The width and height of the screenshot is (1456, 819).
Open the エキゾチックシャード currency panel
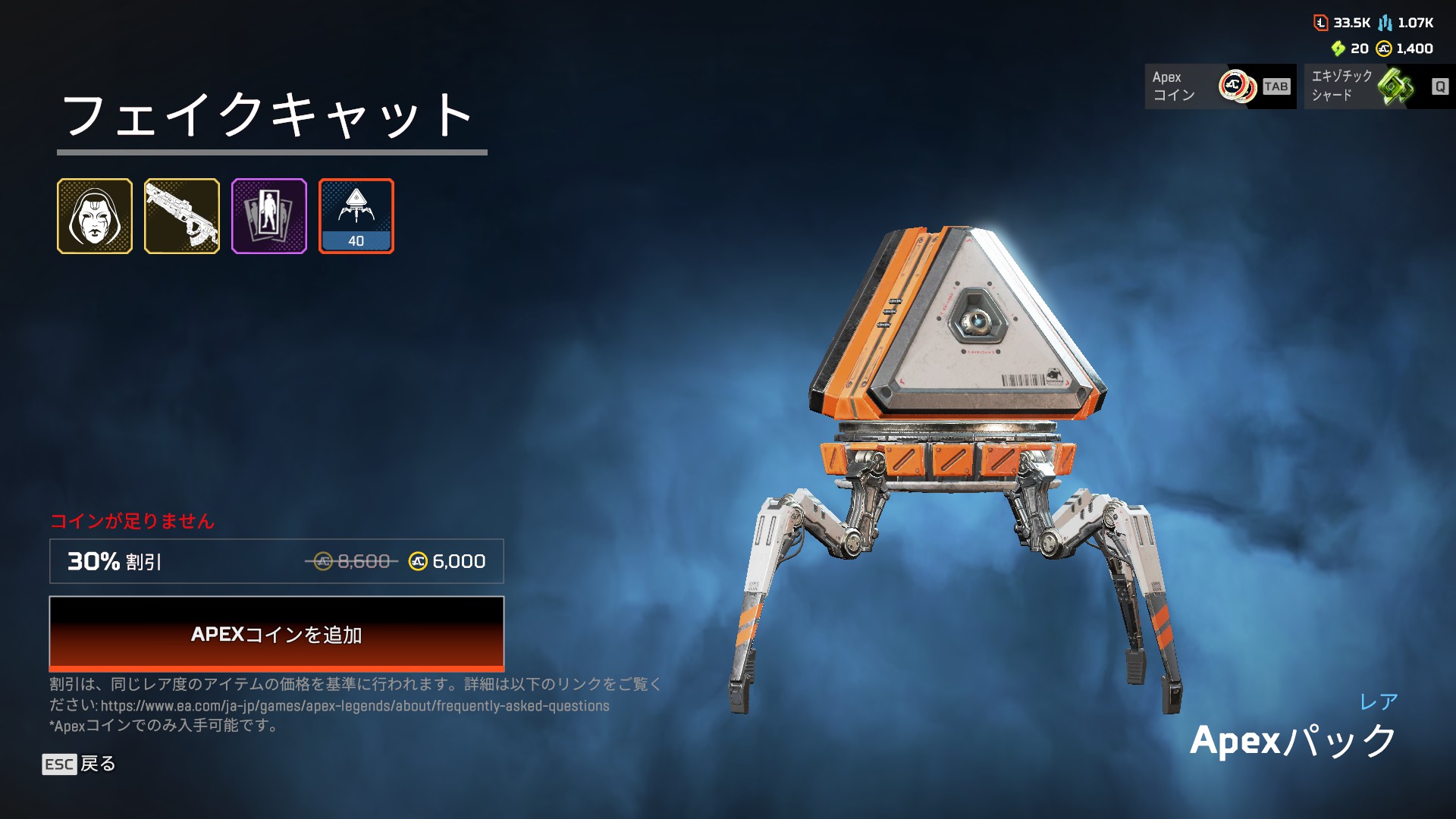pyautogui.click(x=1379, y=86)
